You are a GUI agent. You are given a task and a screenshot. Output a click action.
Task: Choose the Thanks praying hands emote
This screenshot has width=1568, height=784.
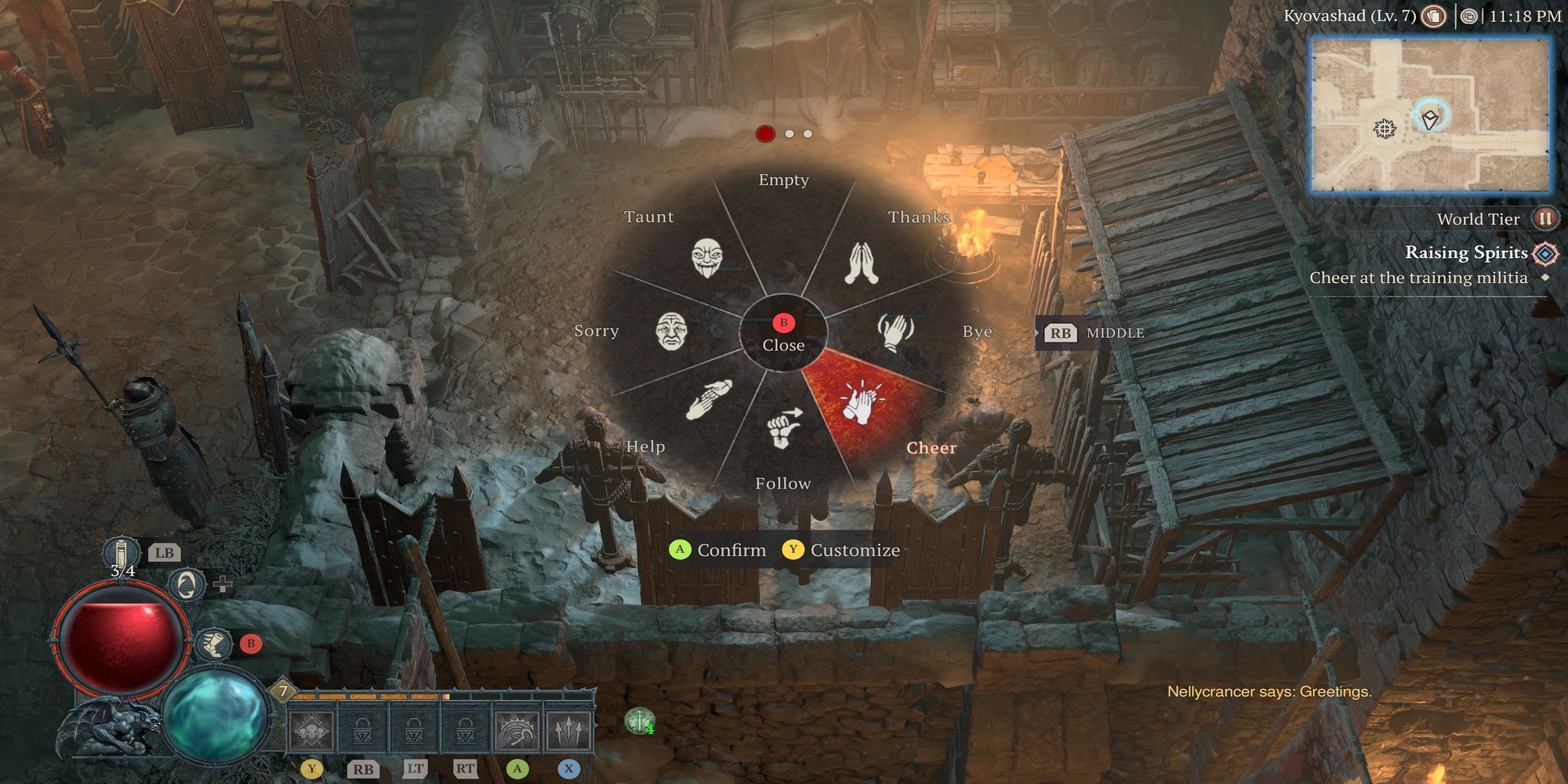pyautogui.click(x=862, y=263)
